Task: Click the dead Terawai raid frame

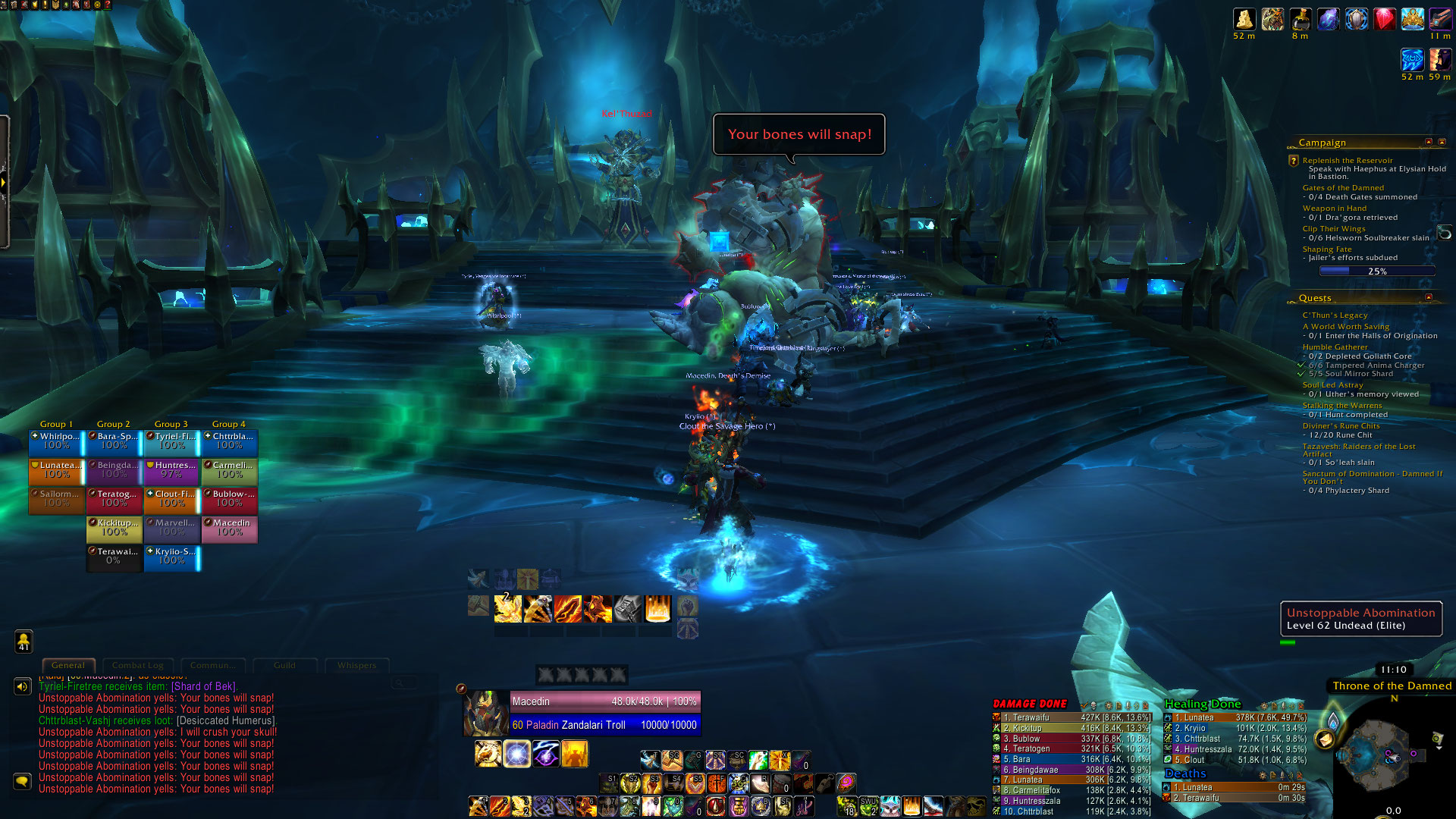Action: 115,557
